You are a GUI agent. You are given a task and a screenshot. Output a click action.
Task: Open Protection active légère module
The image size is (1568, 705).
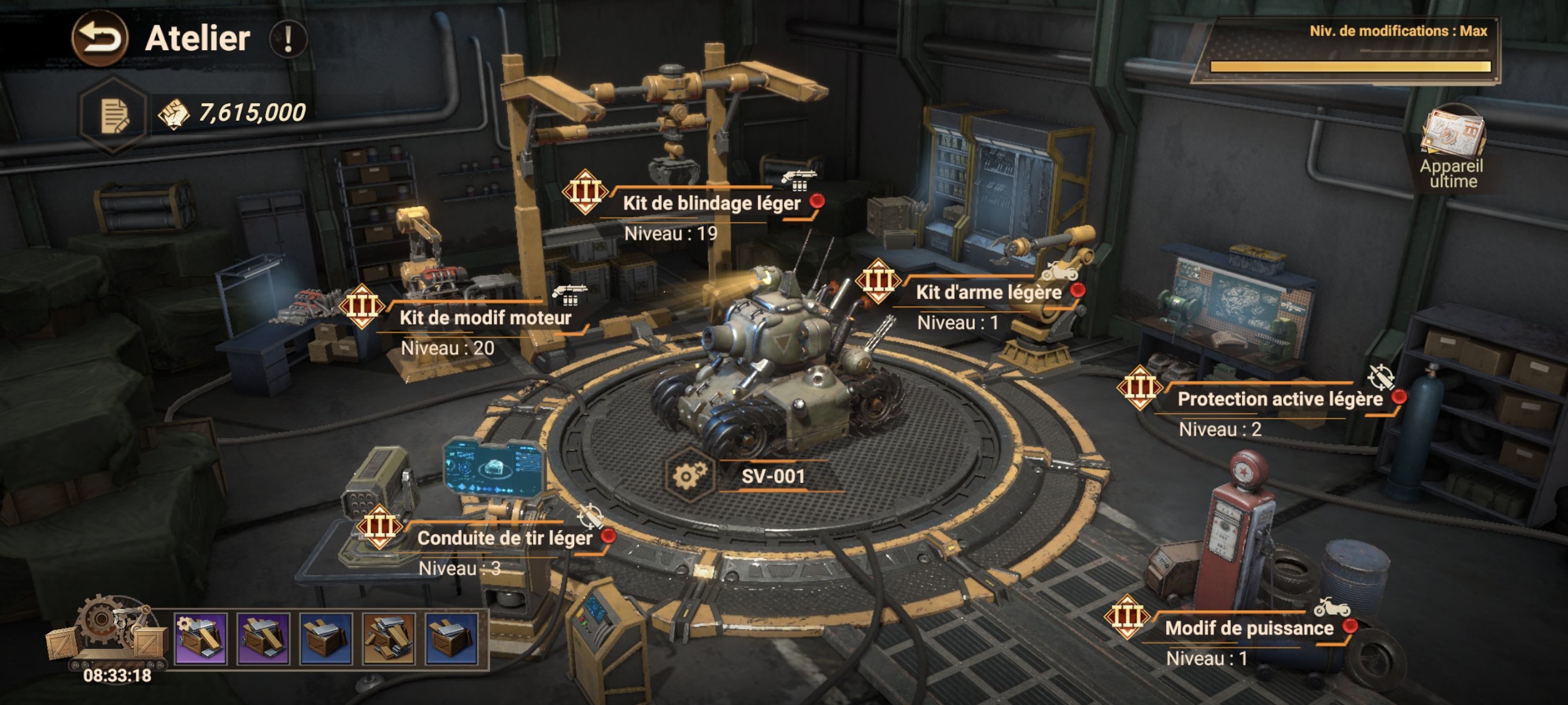pyautogui.click(x=1279, y=399)
